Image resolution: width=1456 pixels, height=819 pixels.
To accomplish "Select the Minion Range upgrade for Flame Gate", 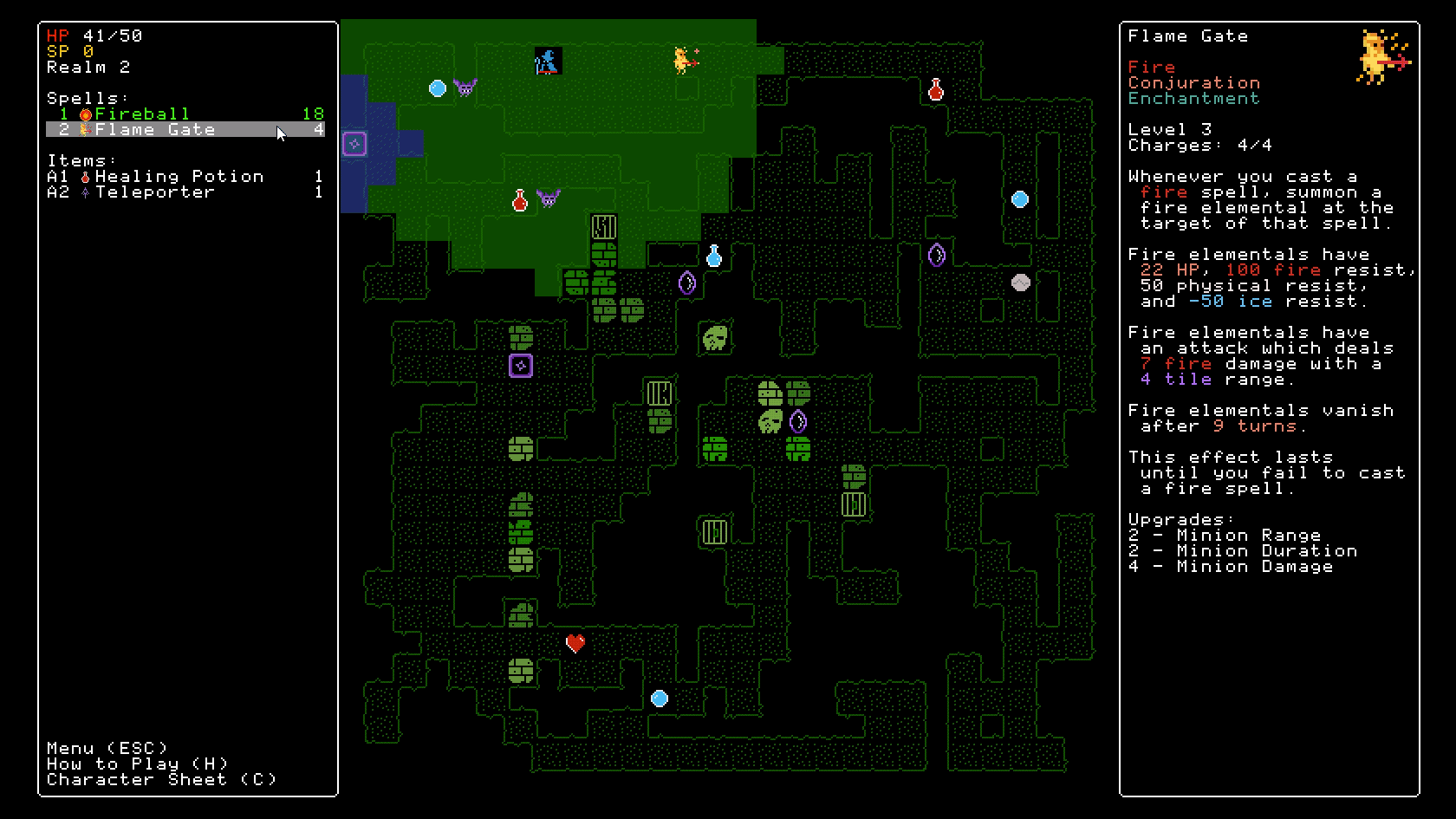I will pos(1224,535).
